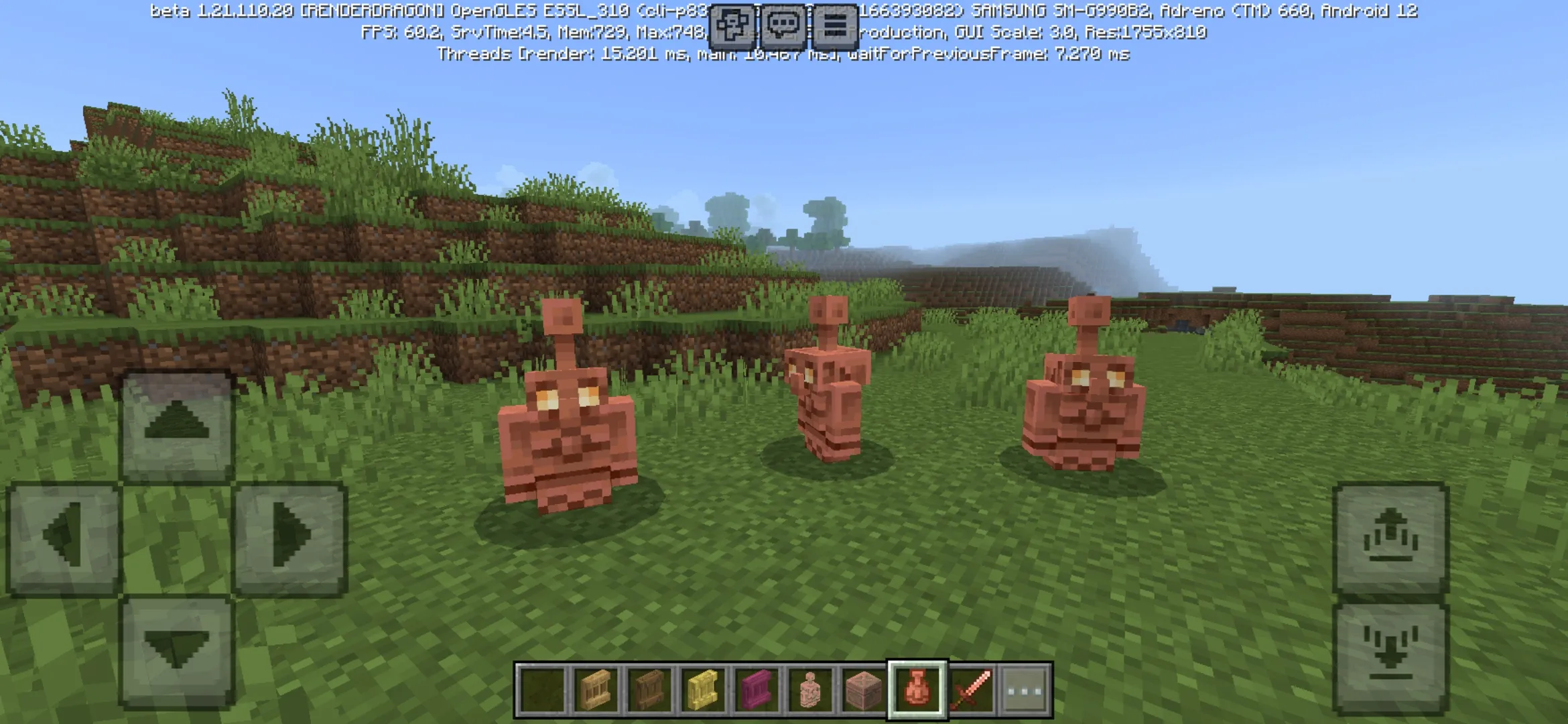Tap the move left arrow
Screen dimensions: 1568x724
pyautogui.click(x=64, y=538)
